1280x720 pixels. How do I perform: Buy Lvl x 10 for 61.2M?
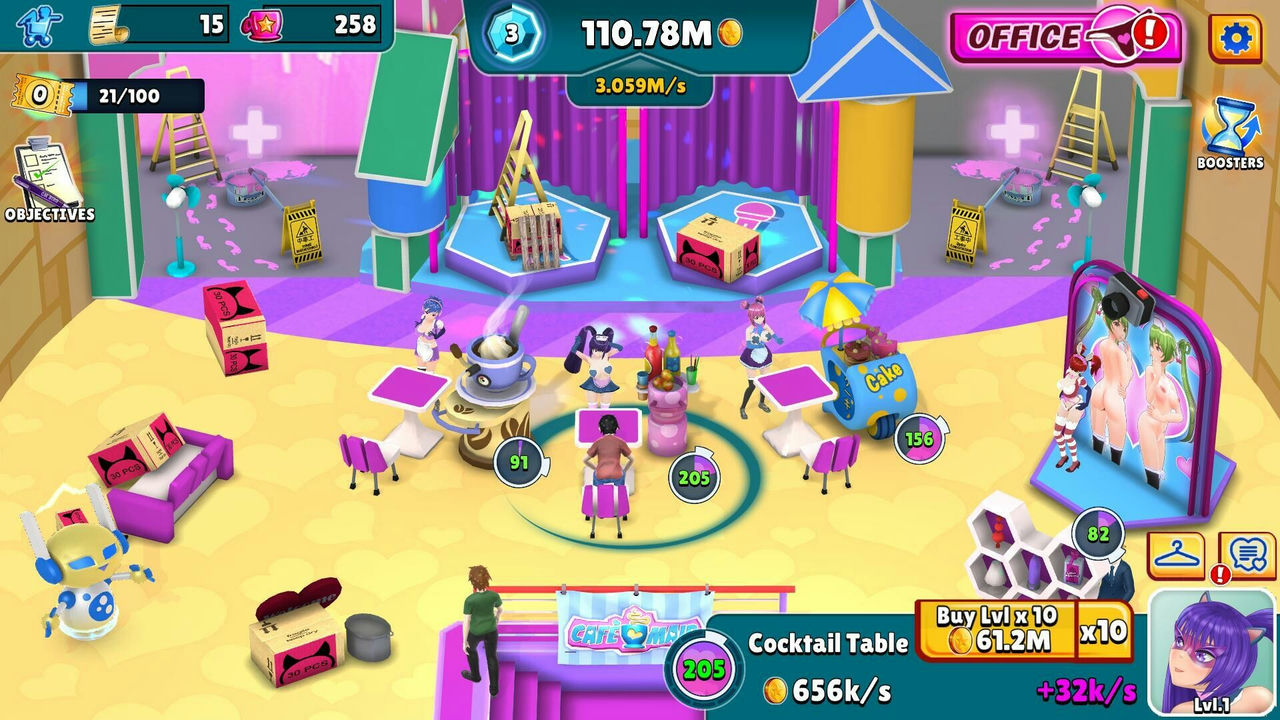pos(996,630)
